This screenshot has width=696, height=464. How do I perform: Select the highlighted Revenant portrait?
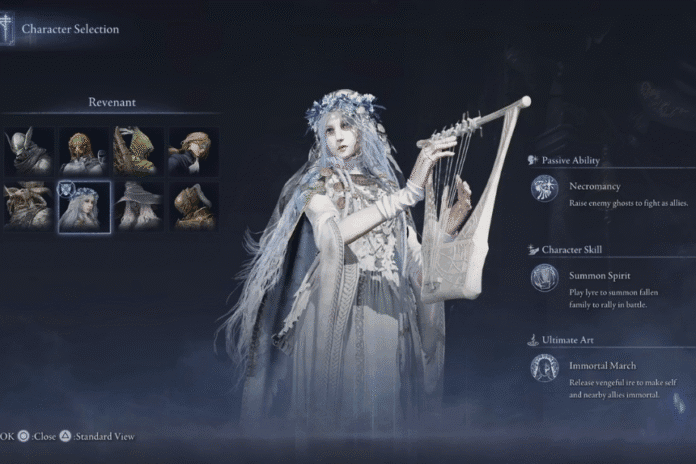pyautogui.click(x=84, y=205)
